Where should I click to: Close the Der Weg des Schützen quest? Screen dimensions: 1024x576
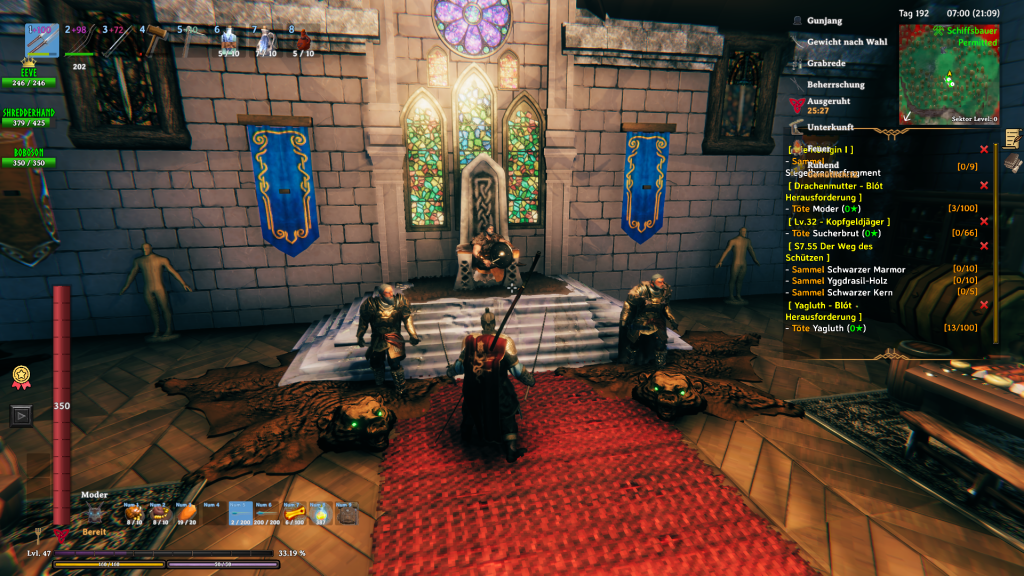(984, 246)
